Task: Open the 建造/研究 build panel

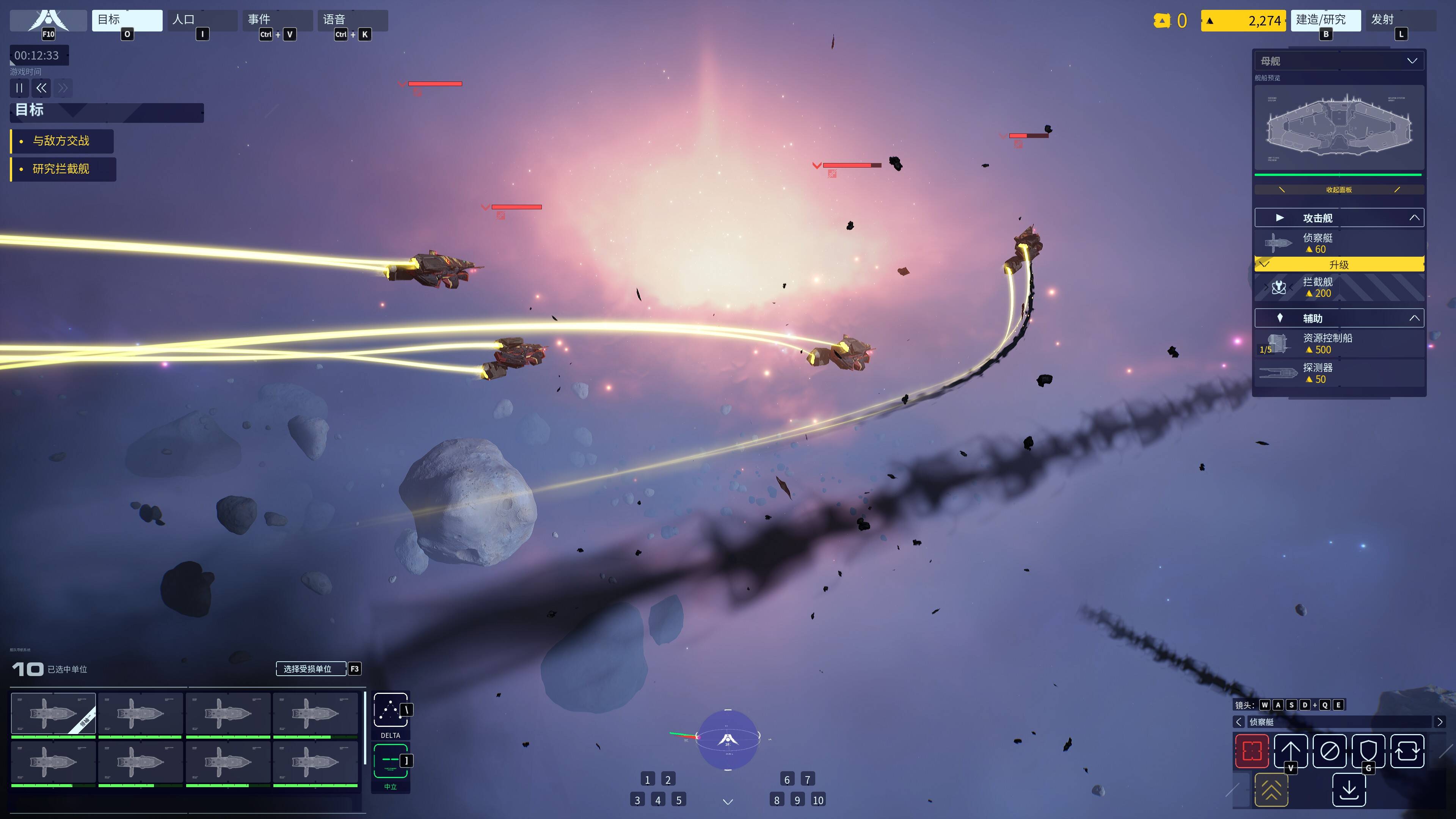Action: (x=1325, y=20)
